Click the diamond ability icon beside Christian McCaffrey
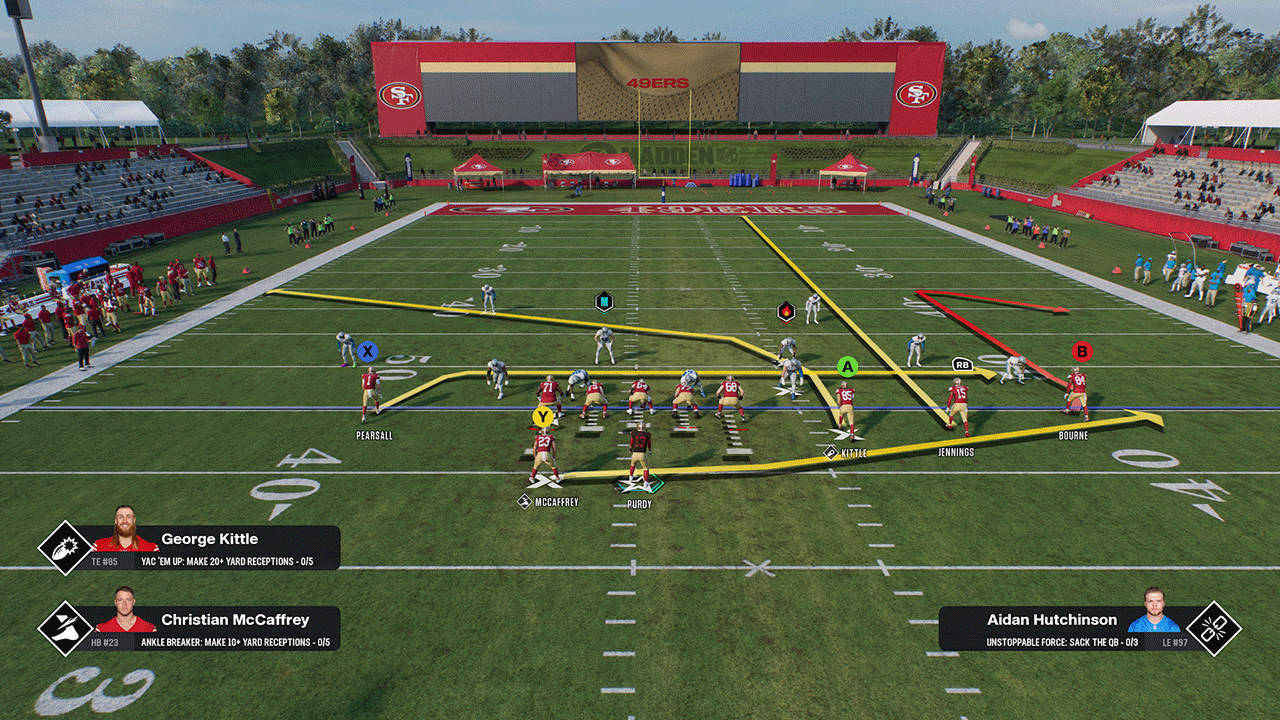Viewport: 1280px width, 720px height. (65, 628)
